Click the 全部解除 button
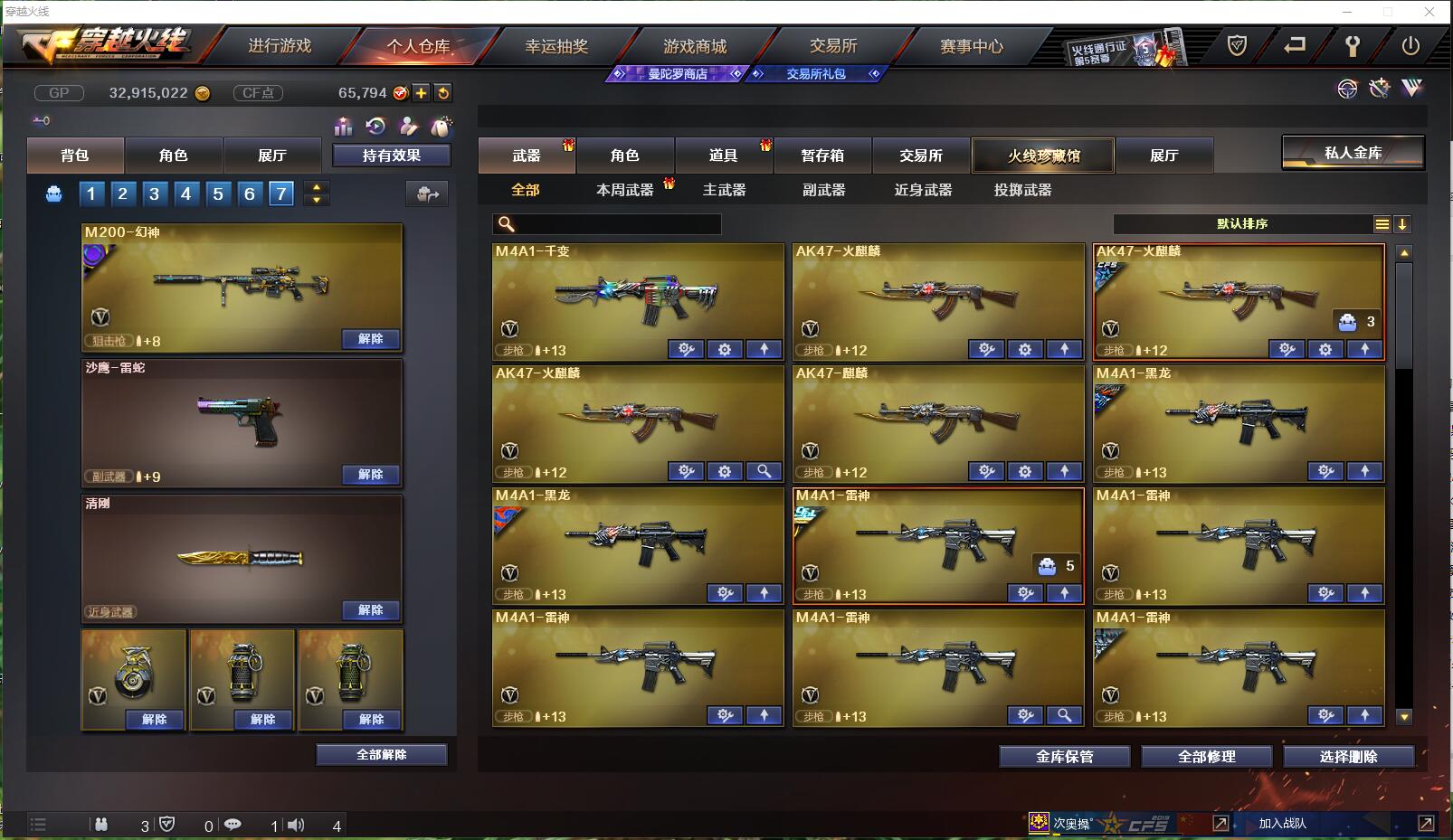Viewport: 1453px width, 840px height. coord(380,754)
